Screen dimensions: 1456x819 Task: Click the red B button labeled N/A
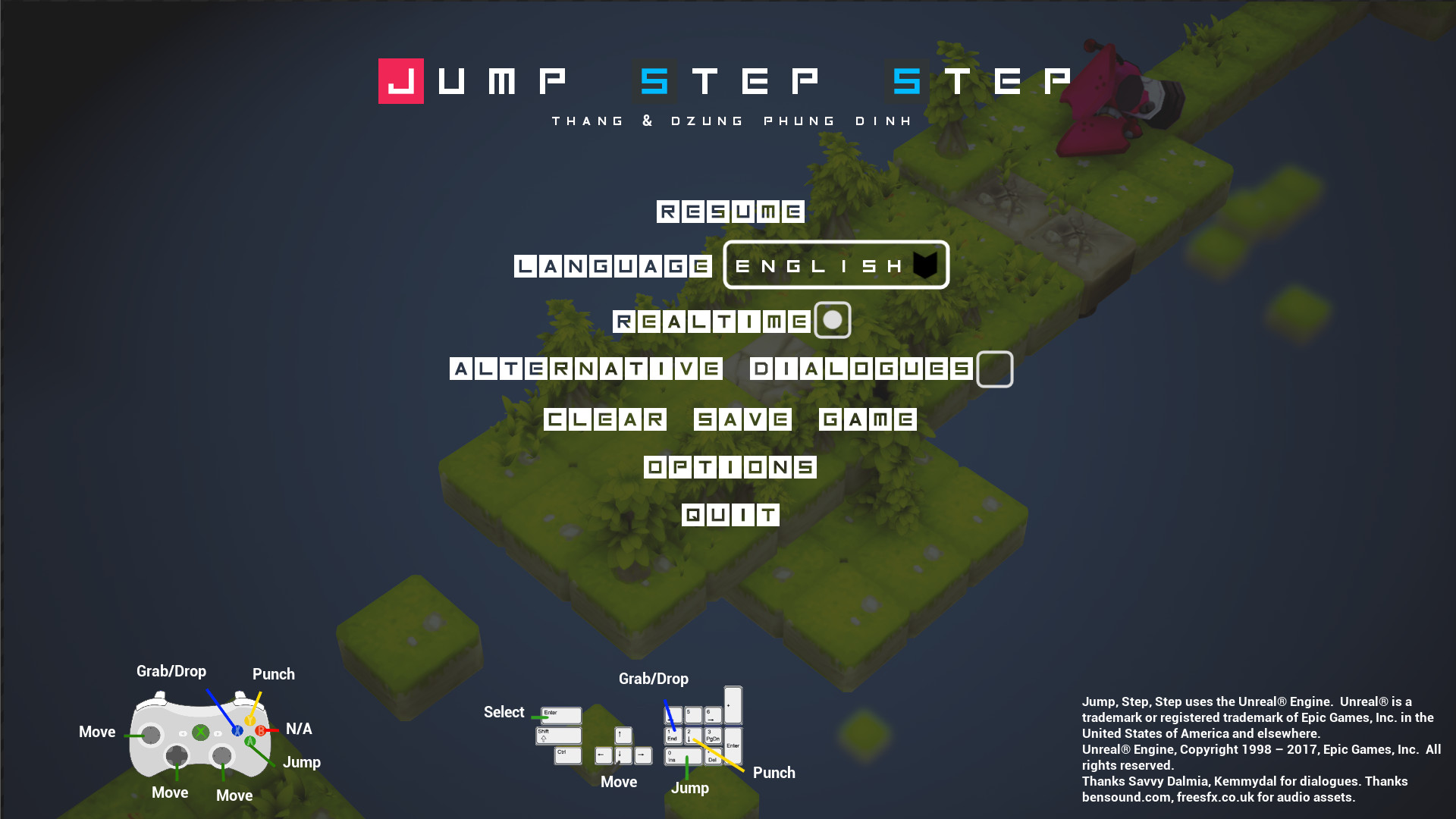[261, 730]
